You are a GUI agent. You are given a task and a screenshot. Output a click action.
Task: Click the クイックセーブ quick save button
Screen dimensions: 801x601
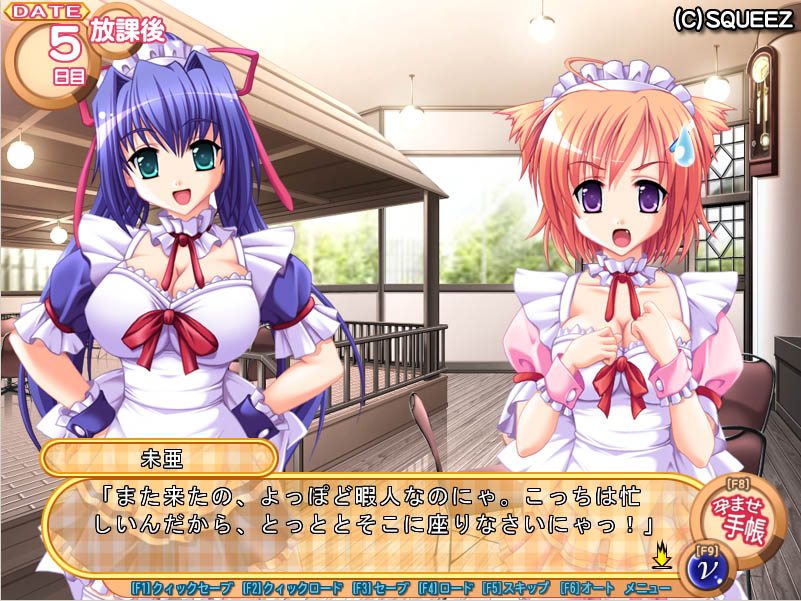[x=182, y=588]
